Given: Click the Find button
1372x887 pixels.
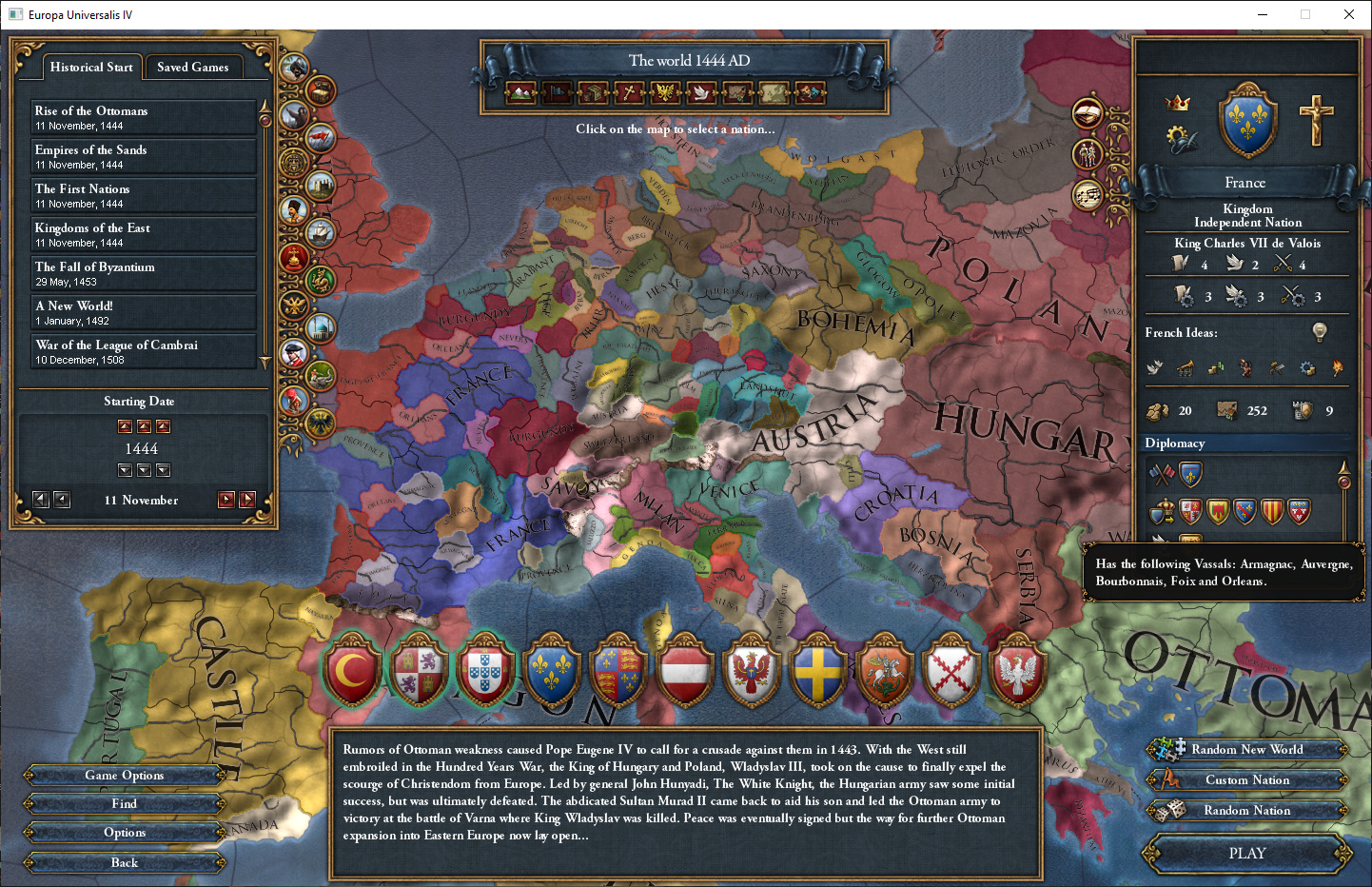Looking at the screenshot, I should (x=125, y=804).
